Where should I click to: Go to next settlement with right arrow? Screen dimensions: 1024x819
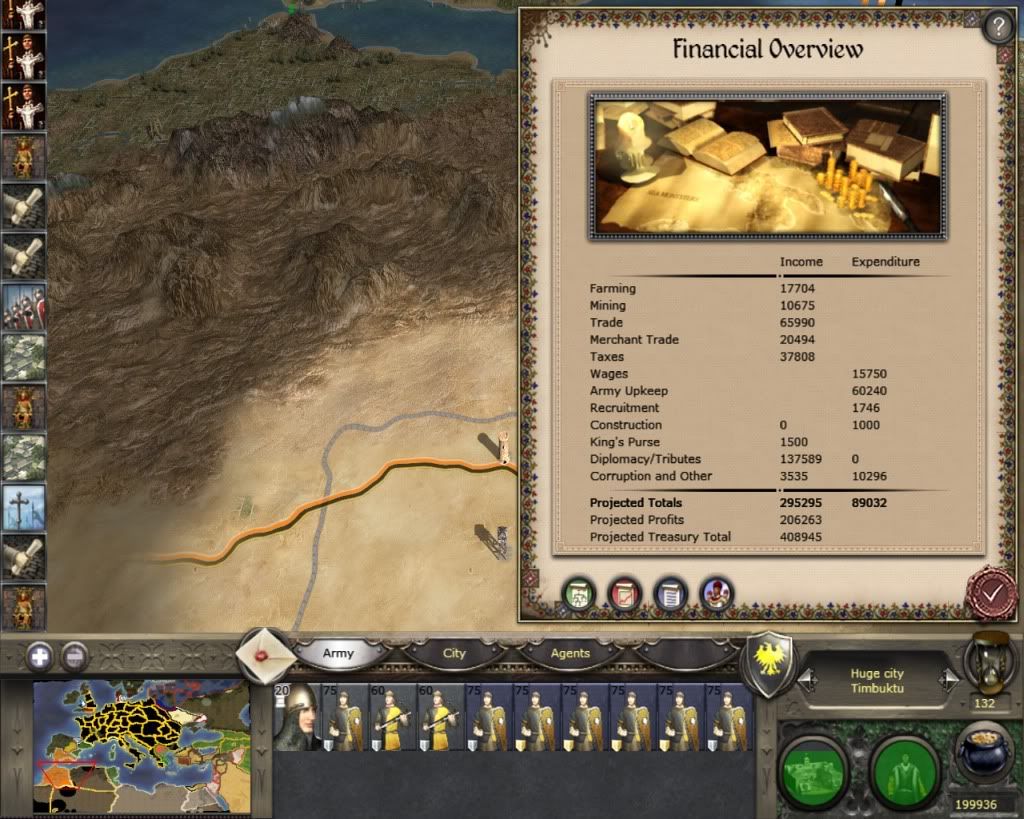click(945, 681)
